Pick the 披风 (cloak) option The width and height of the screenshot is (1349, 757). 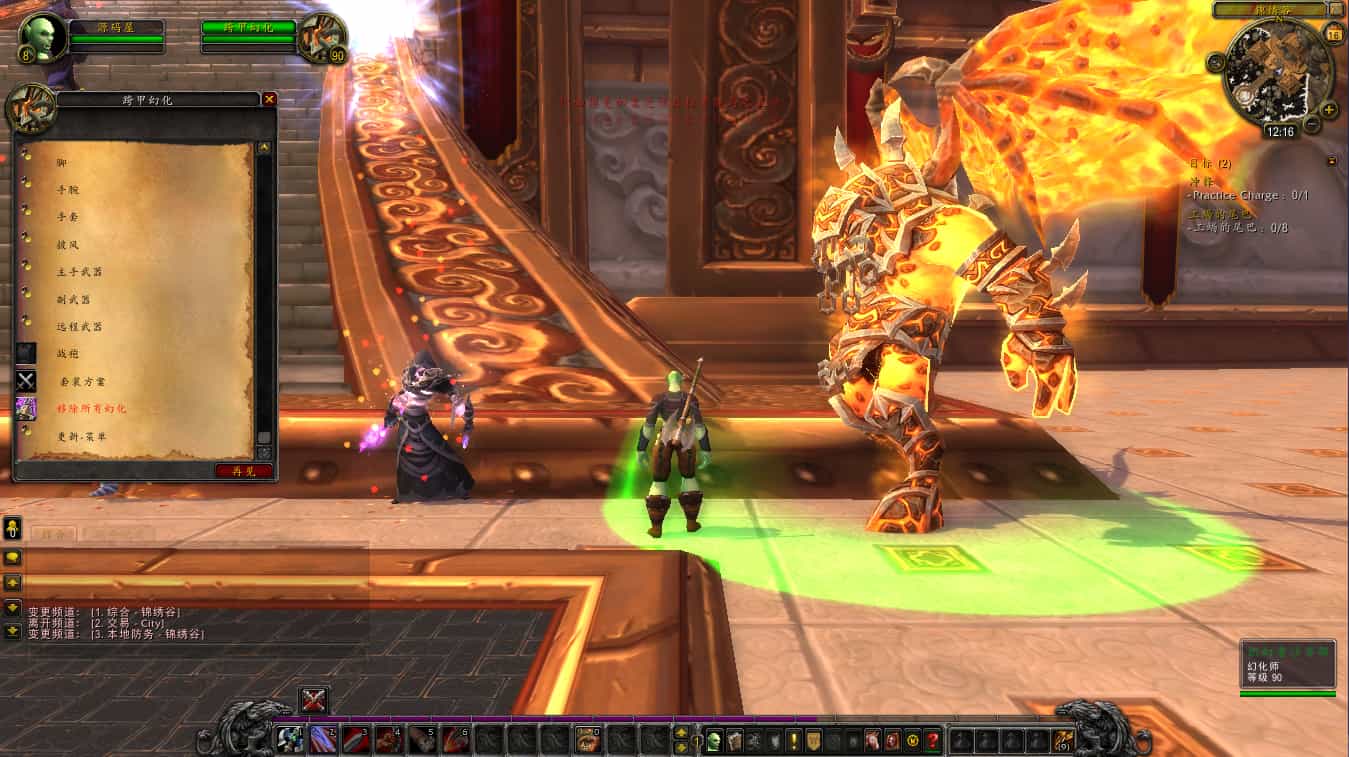coord(68,244)
